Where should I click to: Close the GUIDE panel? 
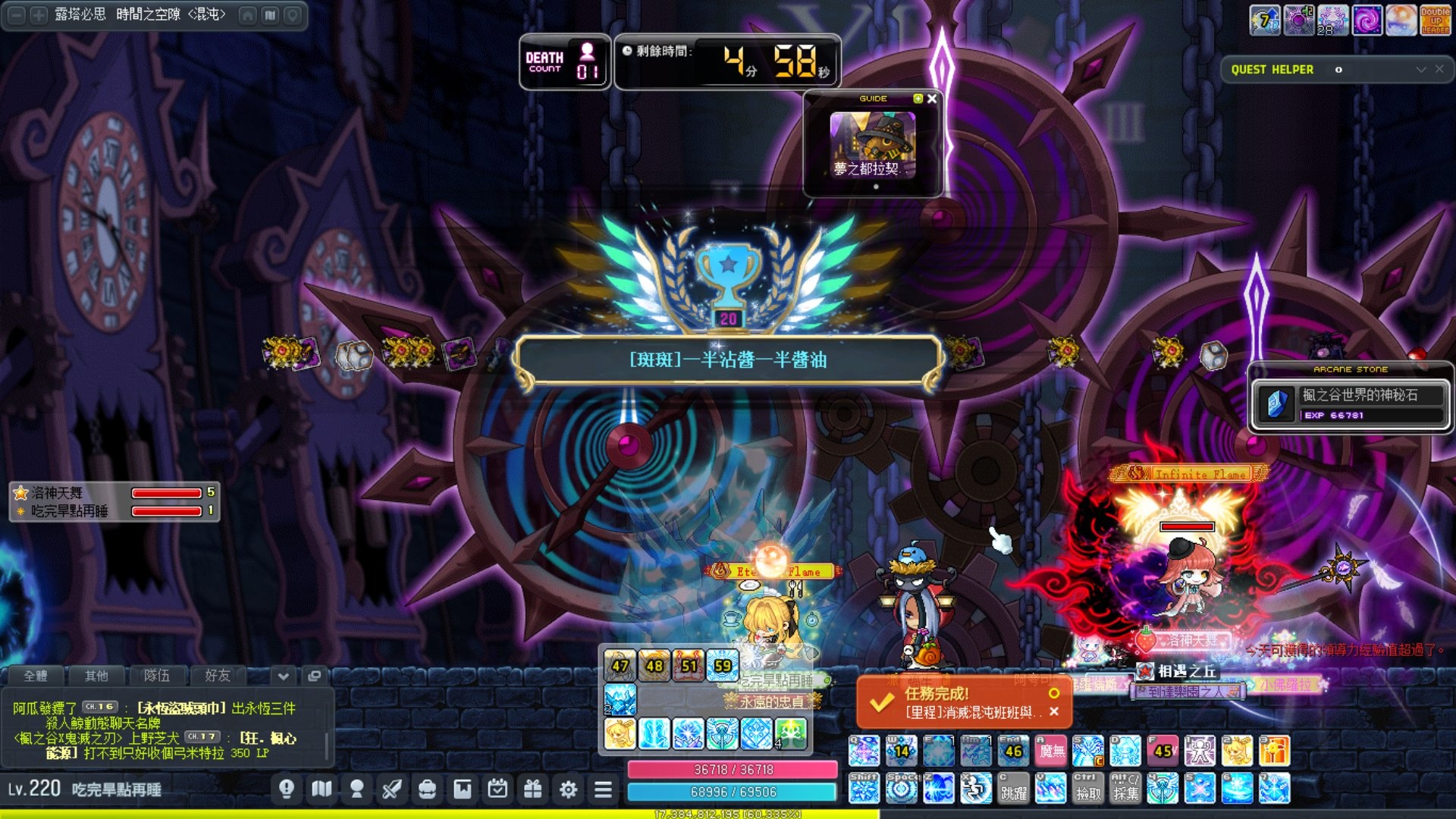pyautogui.click(x=932, y=99)
